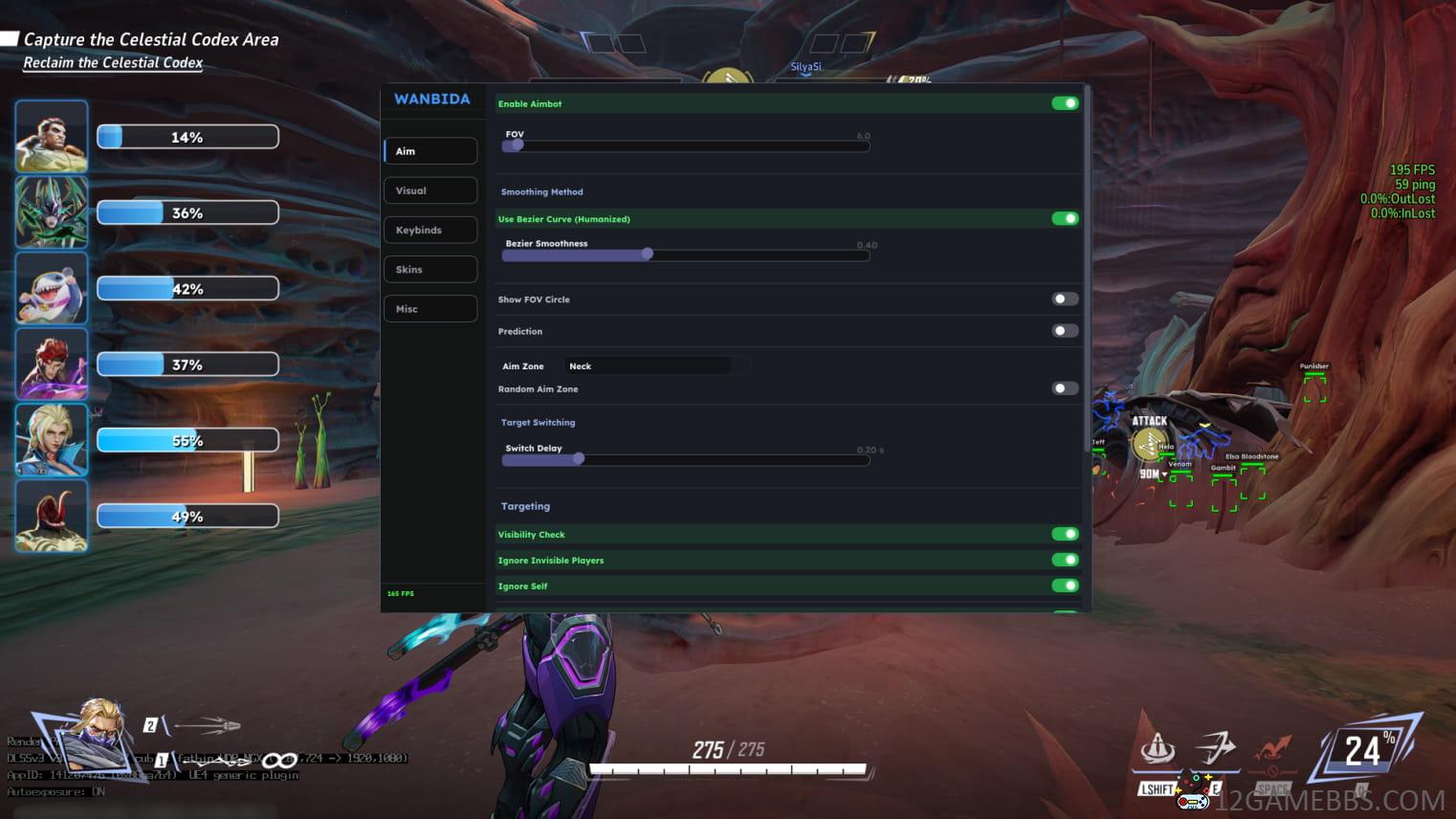Switch to the Visual tab
This screenshot has height=819, width=1456.
click(430, 189)
